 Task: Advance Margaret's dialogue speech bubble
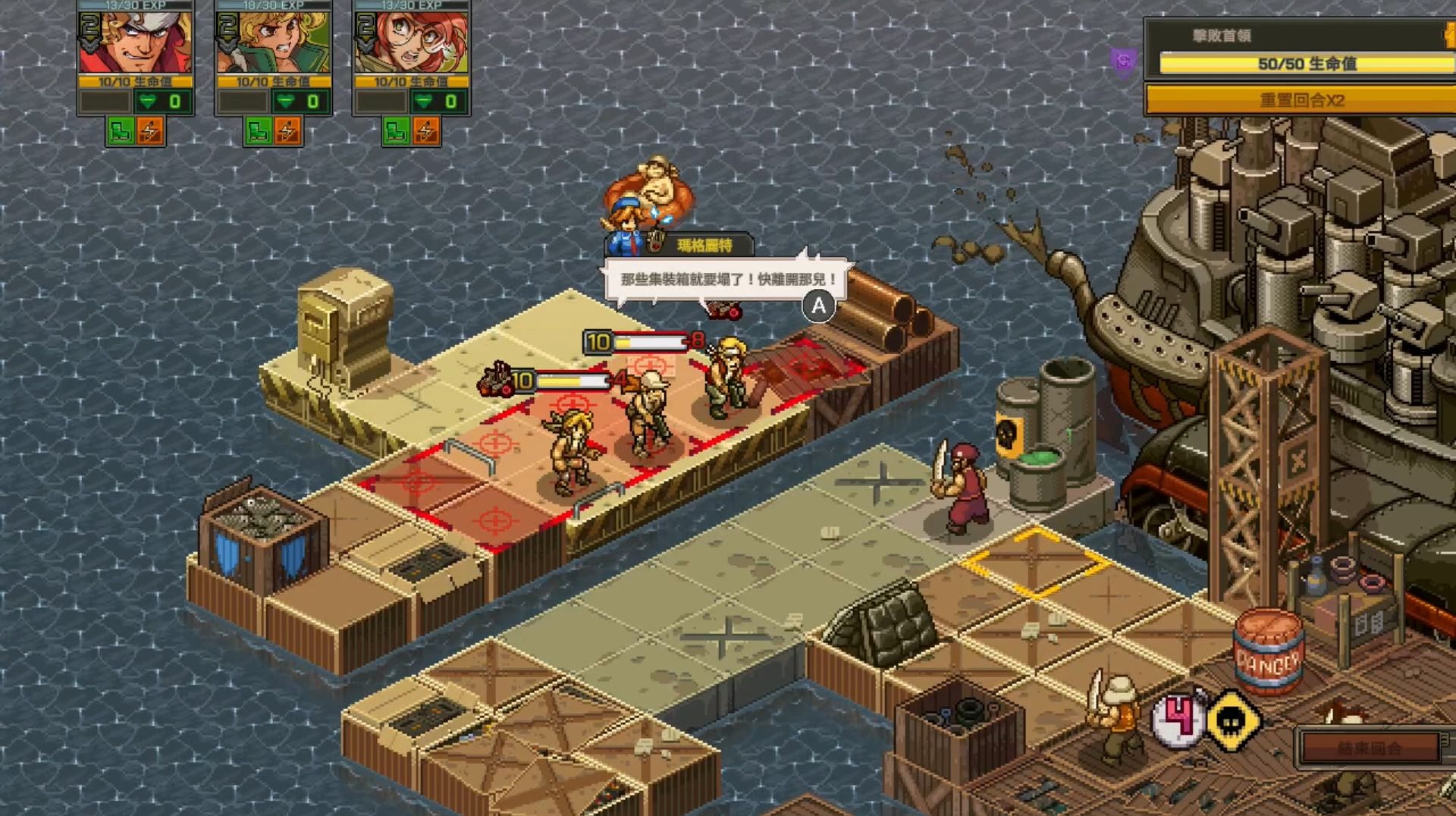coord(818,306)
